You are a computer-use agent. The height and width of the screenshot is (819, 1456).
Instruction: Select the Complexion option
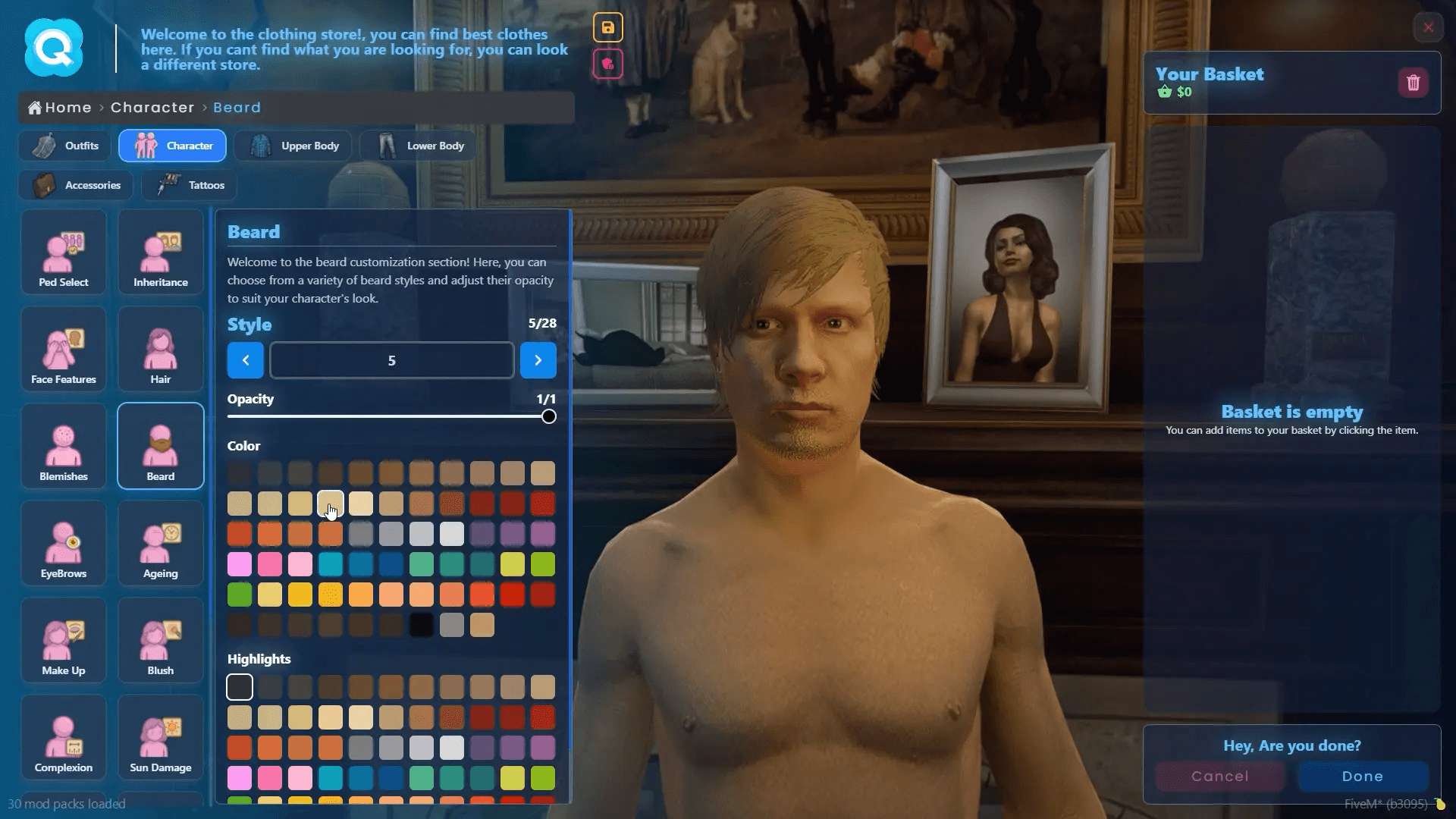(64, 737)
